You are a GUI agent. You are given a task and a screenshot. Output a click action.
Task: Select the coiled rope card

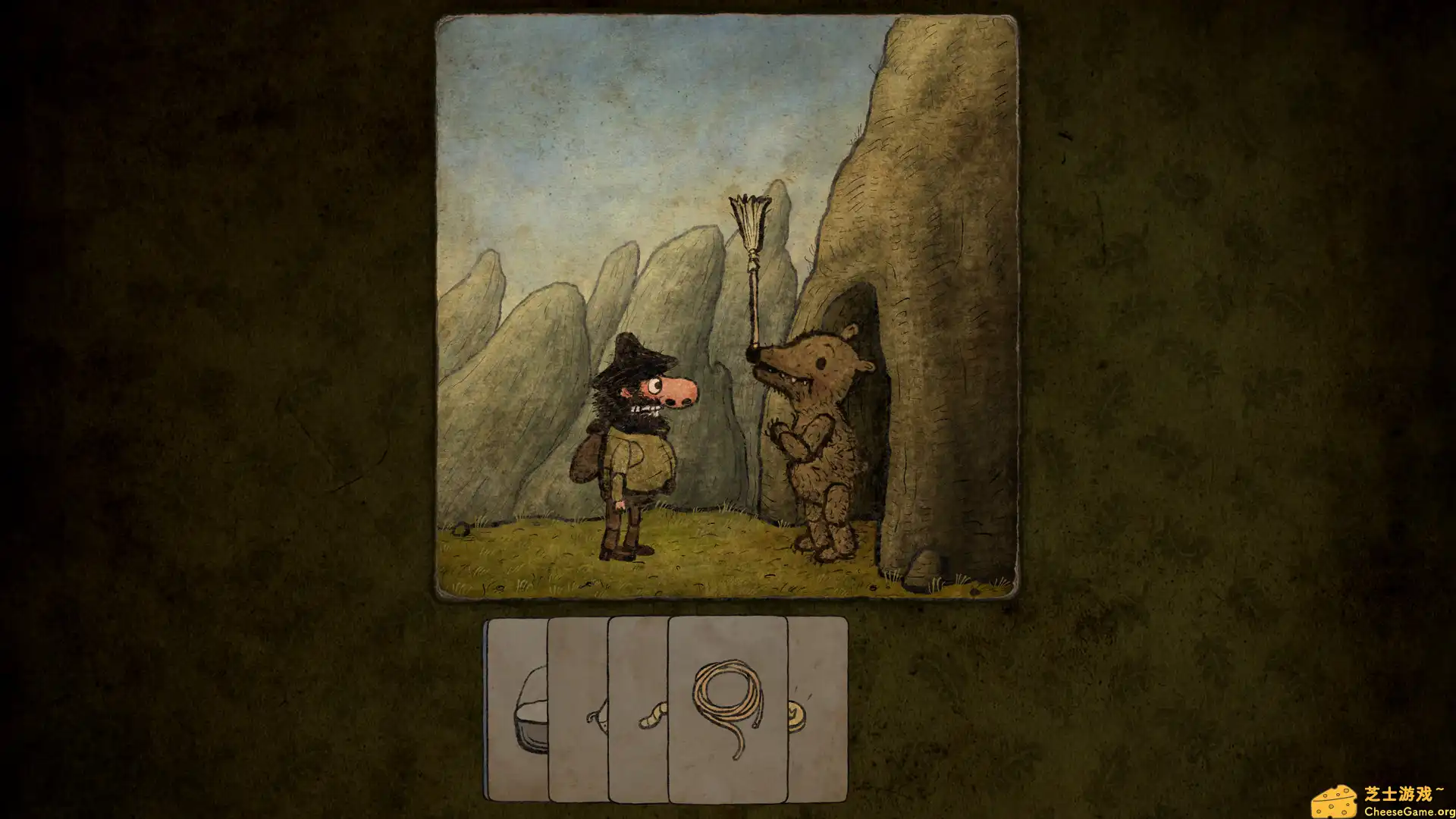(x=727, y=709)
